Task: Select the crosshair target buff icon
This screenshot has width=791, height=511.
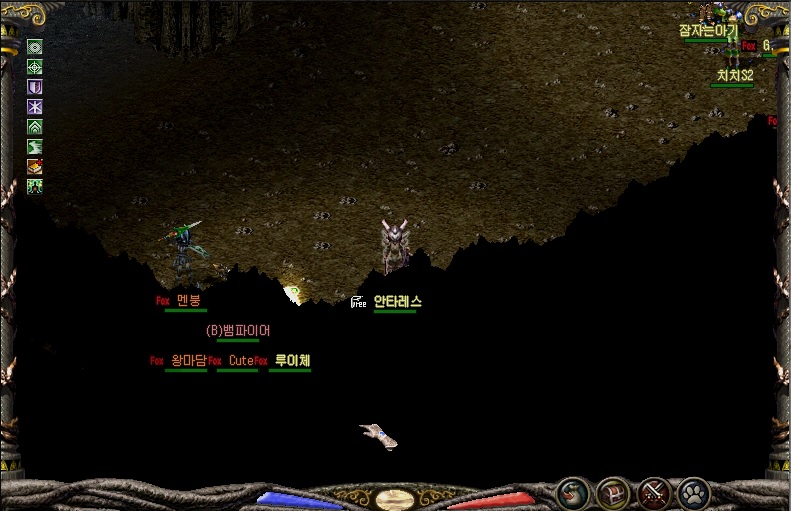Action: [x=35, y=66]
